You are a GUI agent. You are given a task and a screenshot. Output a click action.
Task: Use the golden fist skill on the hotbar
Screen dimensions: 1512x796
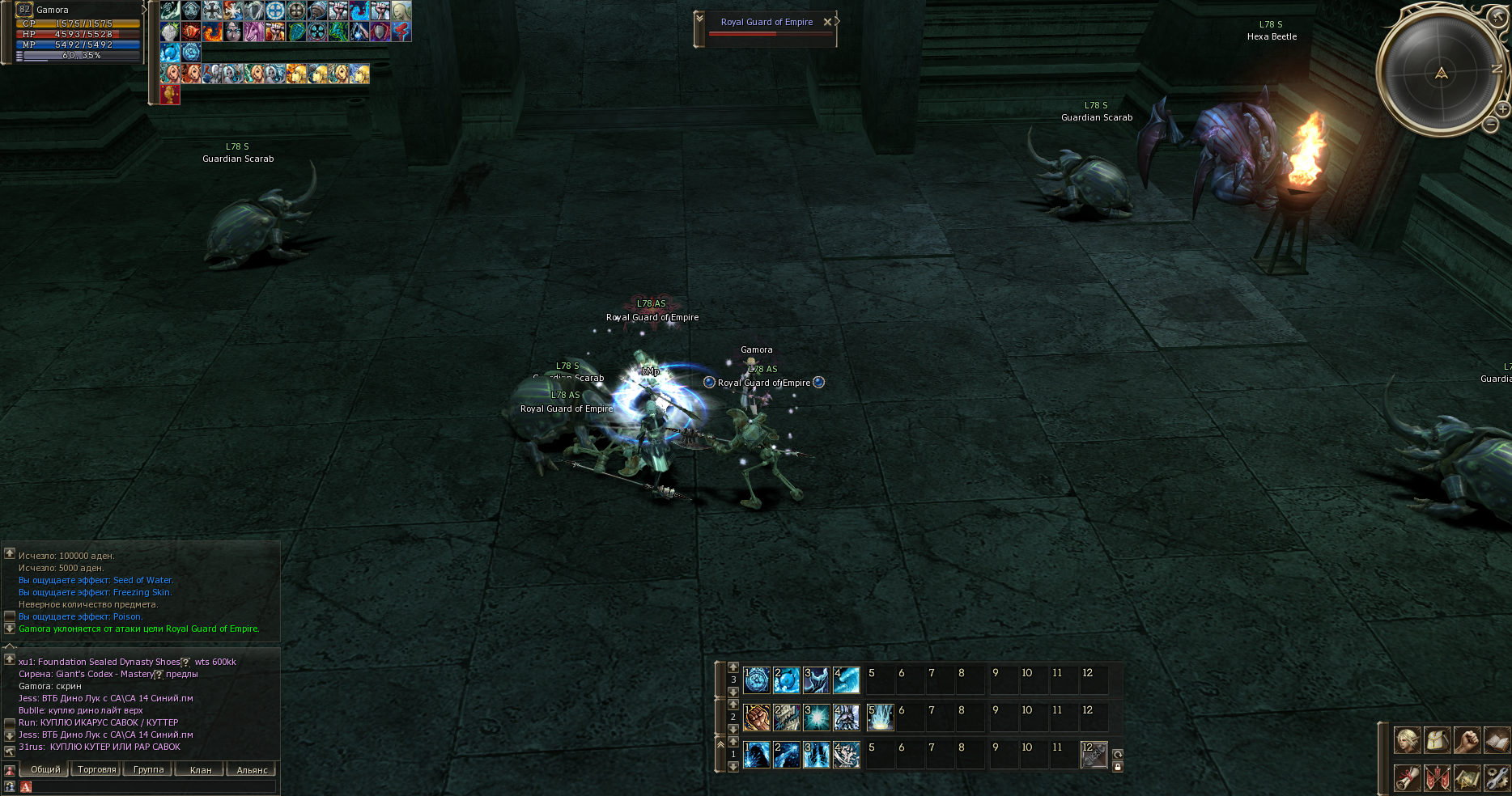(x=756, y=718)
